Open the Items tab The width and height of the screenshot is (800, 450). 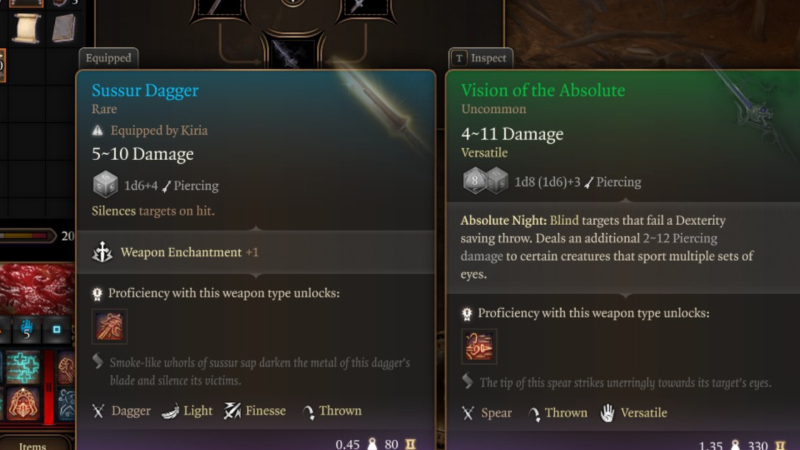pos(33,444)
